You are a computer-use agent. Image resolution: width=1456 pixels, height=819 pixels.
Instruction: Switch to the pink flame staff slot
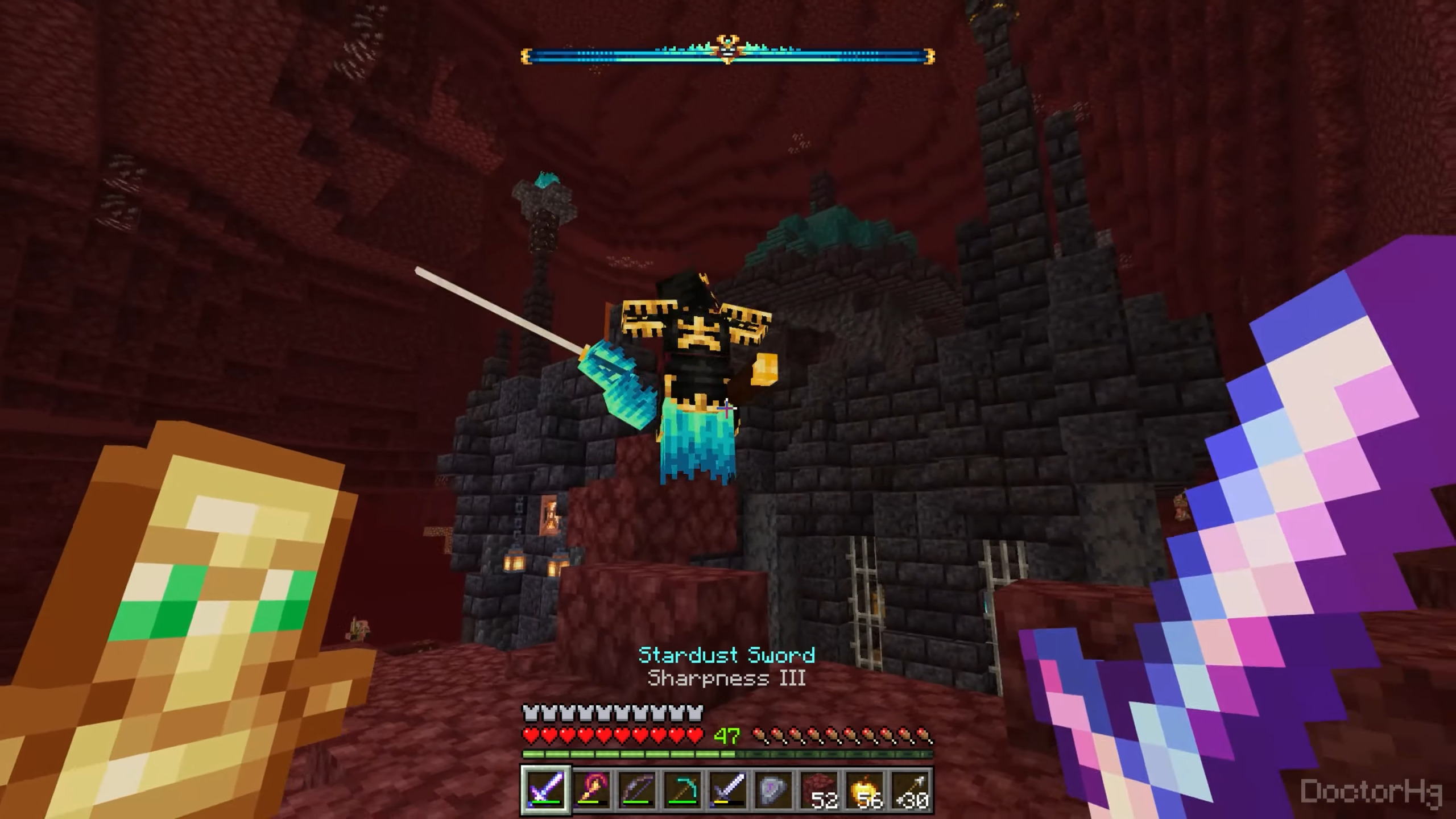[591, 789]
